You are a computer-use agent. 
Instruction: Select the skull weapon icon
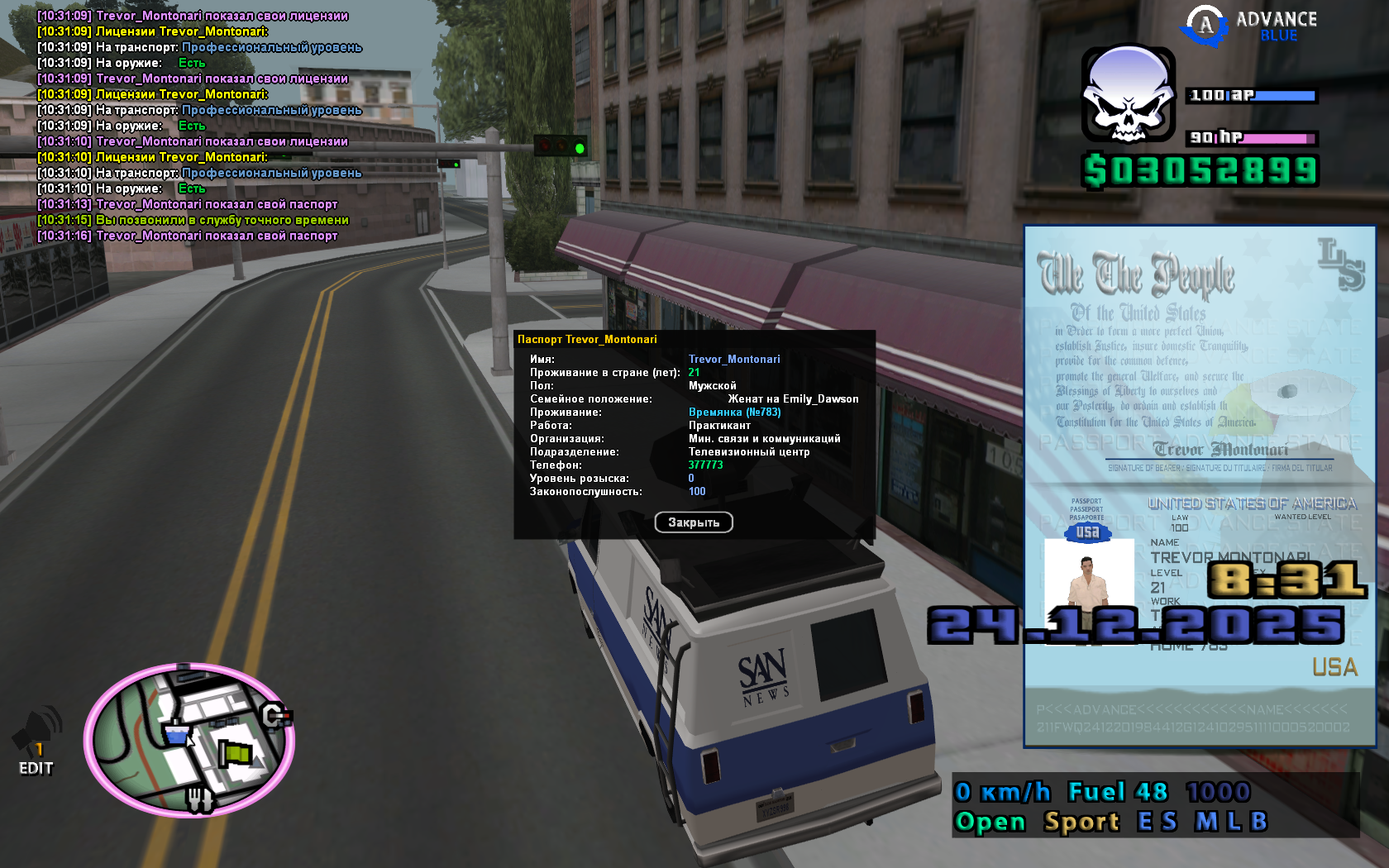pos(1128,95)
